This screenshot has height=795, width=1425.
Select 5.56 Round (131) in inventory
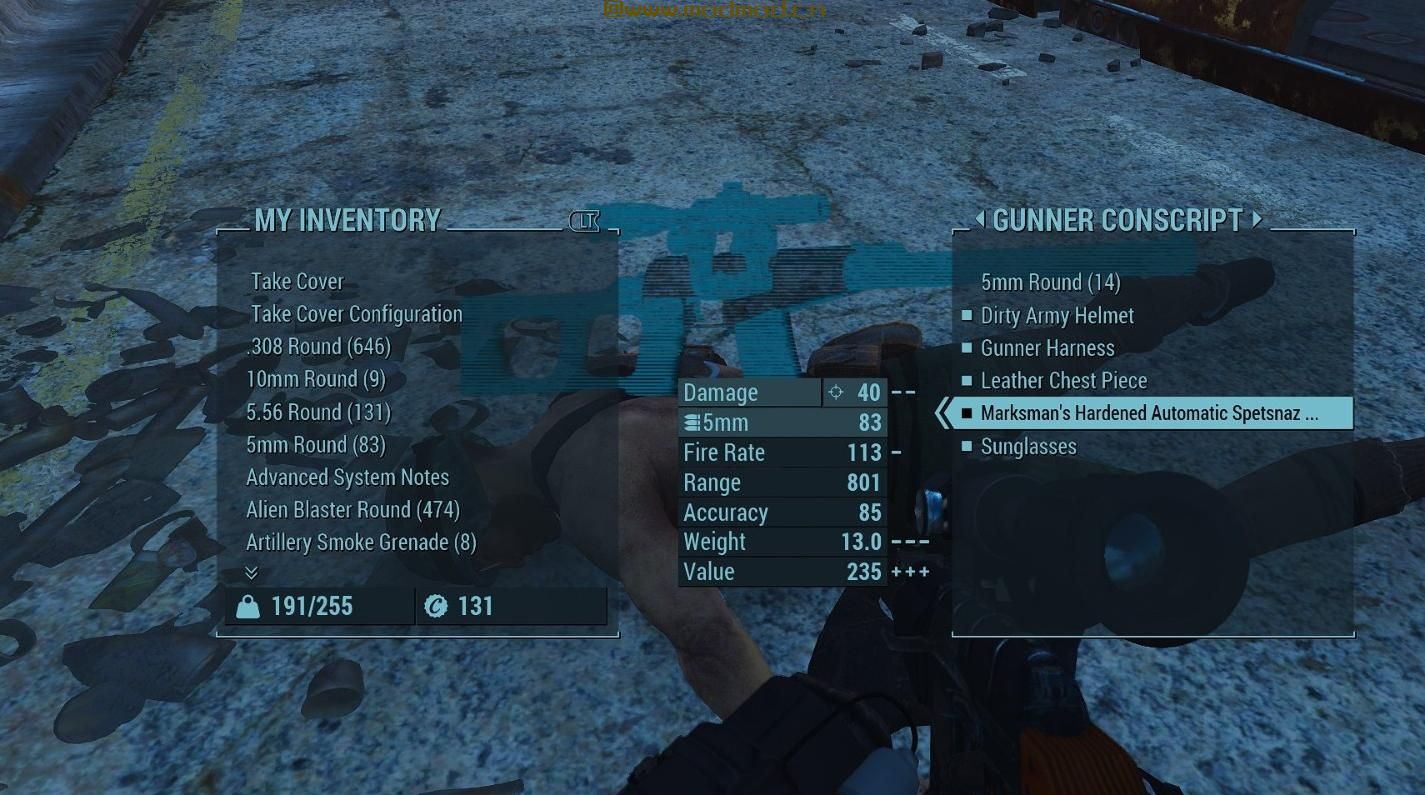coord(318,412)
